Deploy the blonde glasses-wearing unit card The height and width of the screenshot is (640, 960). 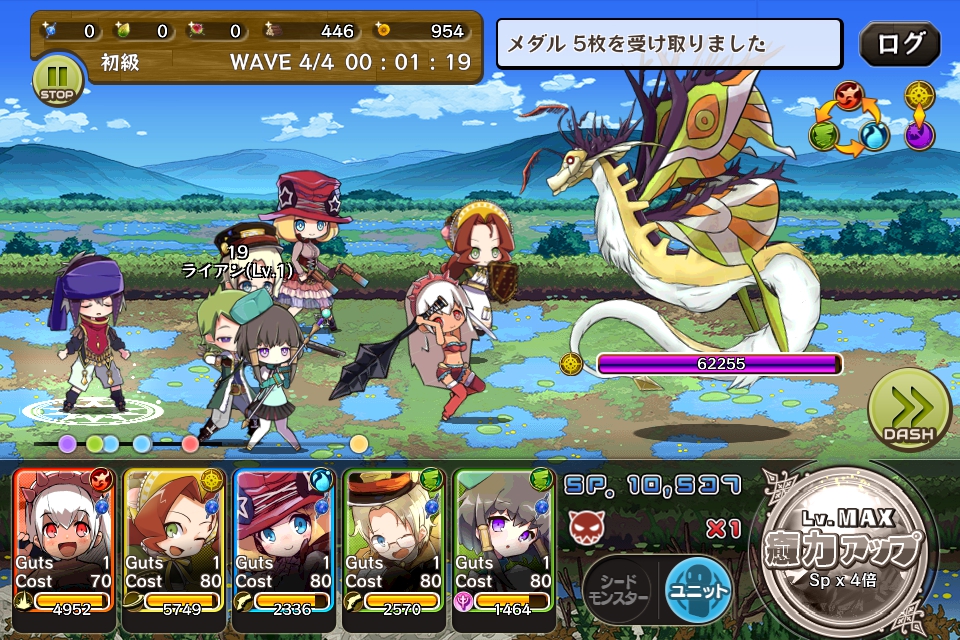click(x=394, y=541)
